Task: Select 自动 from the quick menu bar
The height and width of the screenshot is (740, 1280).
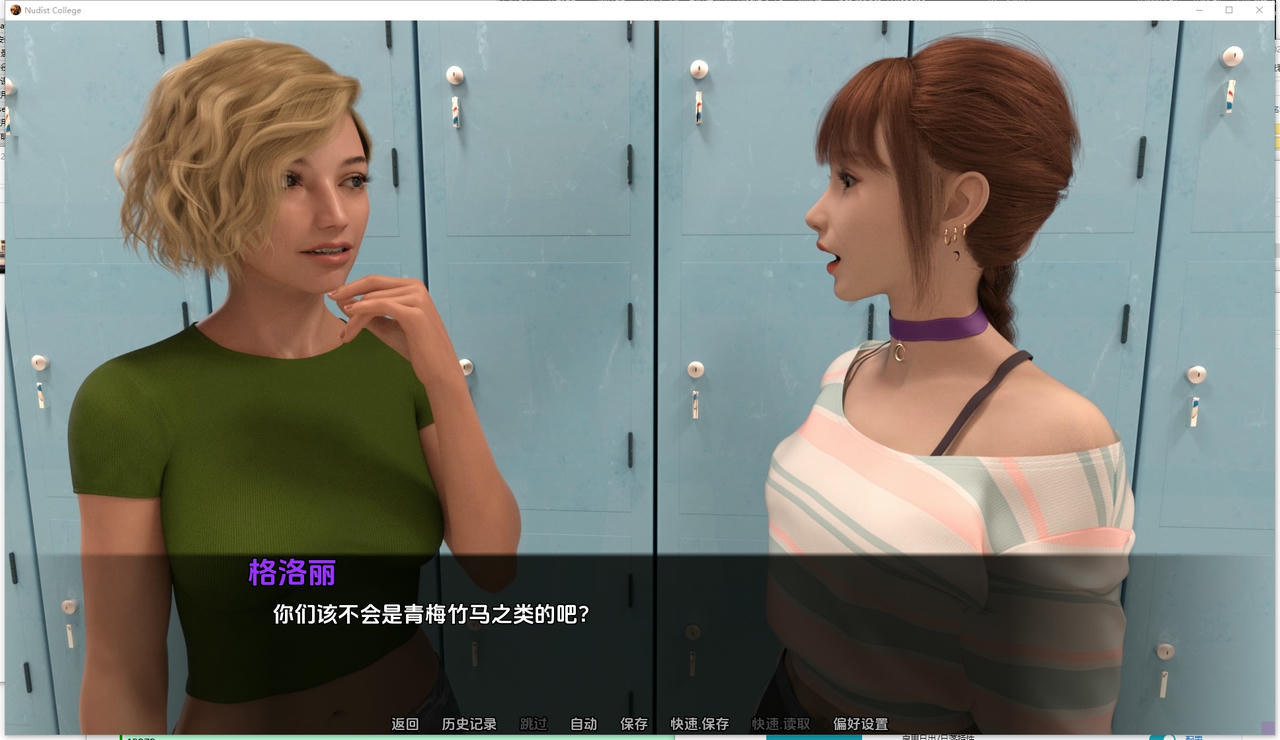Action: click(582, 723)
